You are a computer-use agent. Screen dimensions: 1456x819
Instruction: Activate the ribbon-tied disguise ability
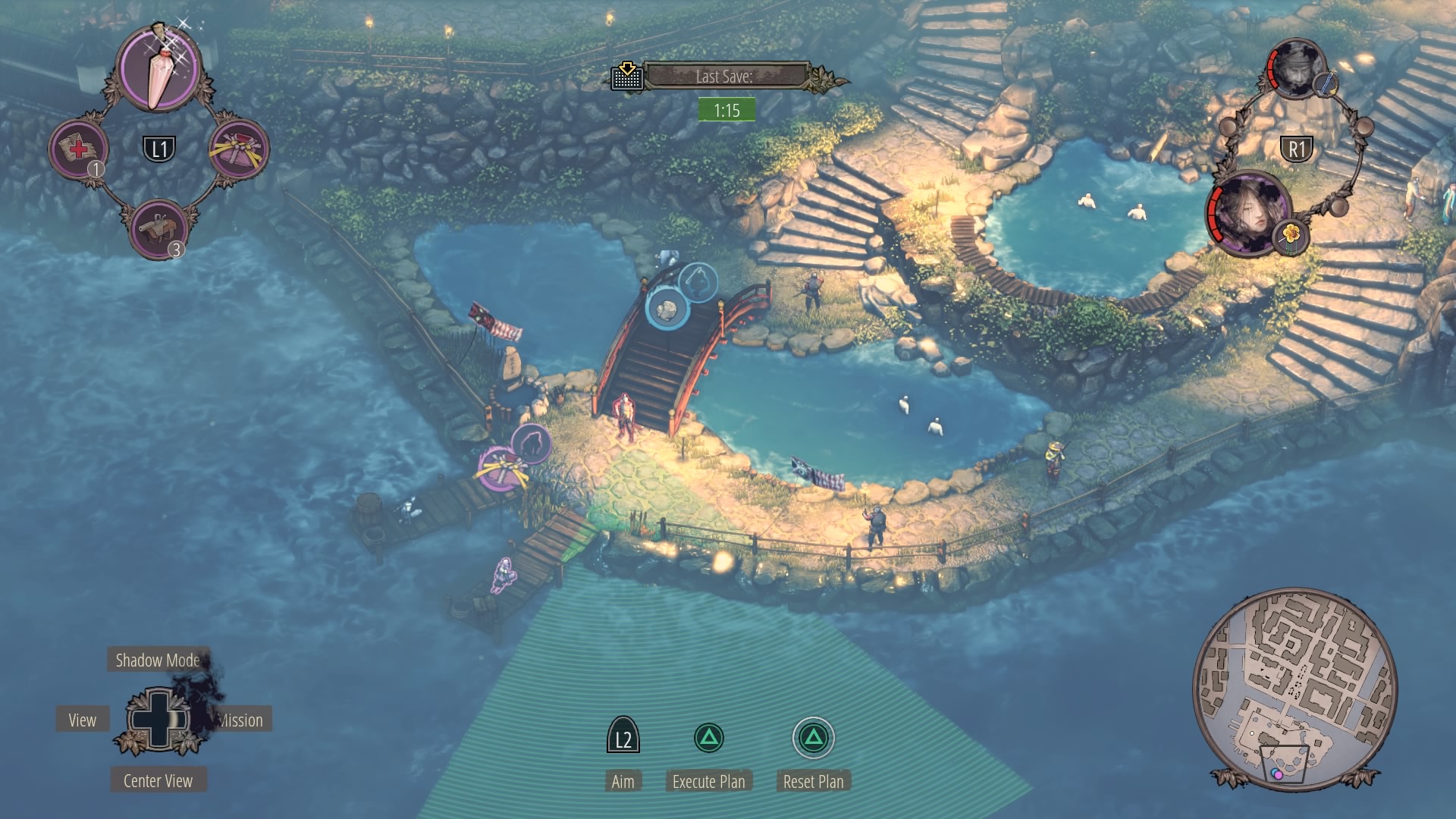(x=239, y=149)
